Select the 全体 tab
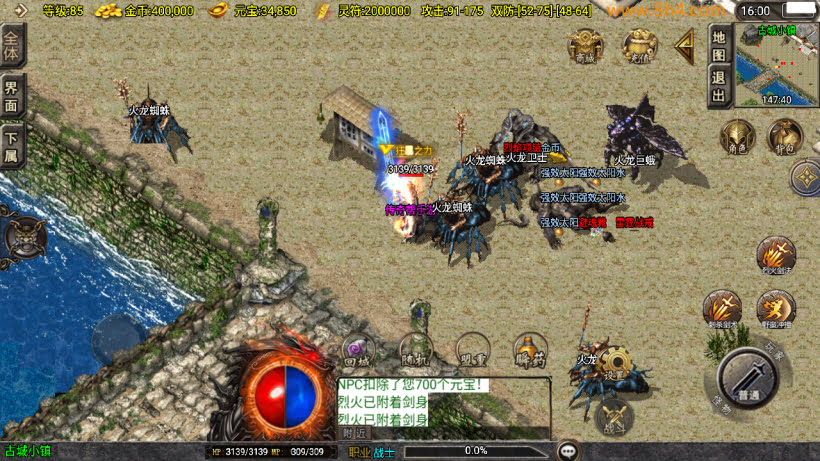This screenshot has height=461, width=820. click(x=12, y=46)
